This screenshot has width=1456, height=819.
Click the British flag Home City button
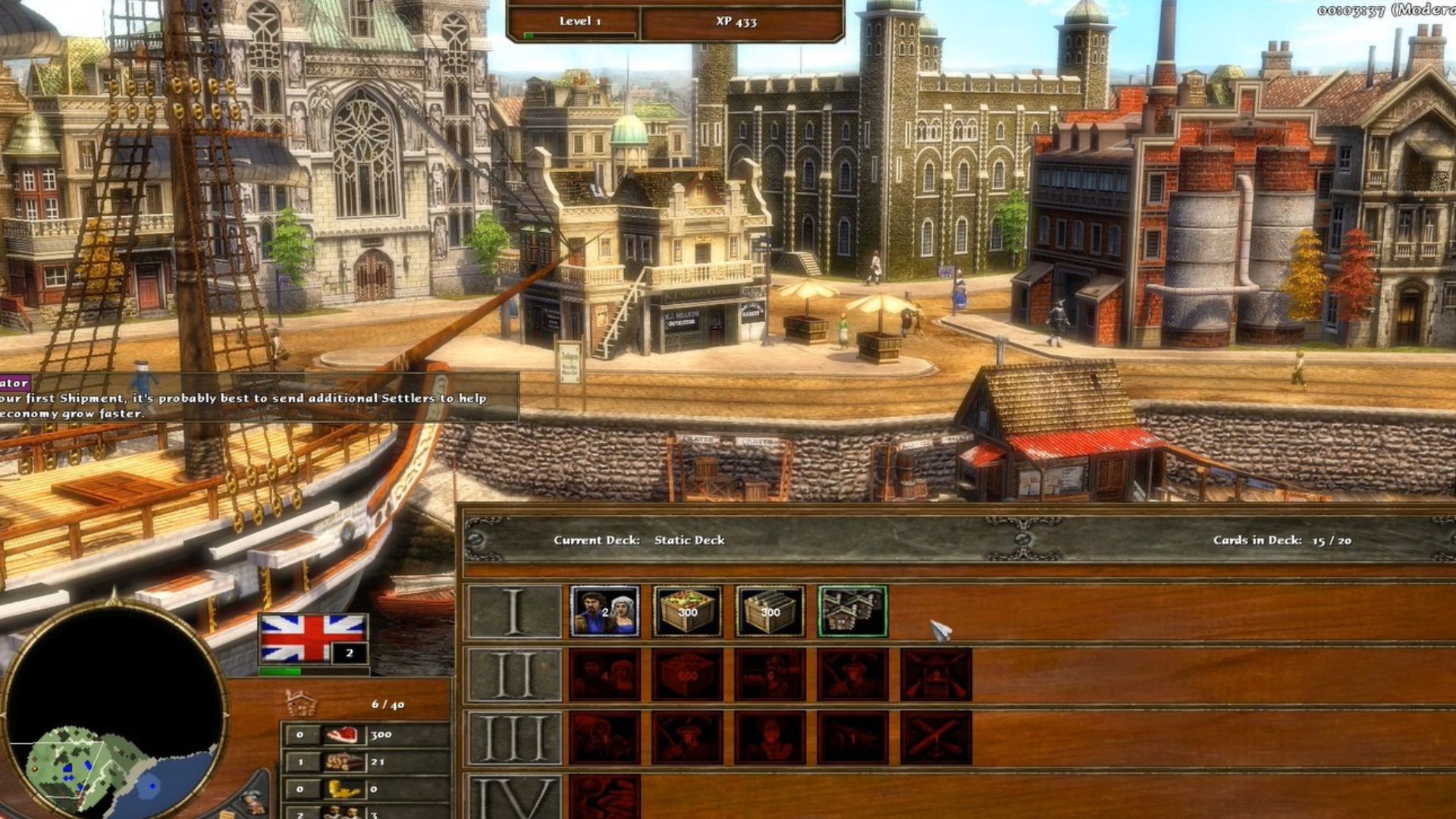[313, 639]
